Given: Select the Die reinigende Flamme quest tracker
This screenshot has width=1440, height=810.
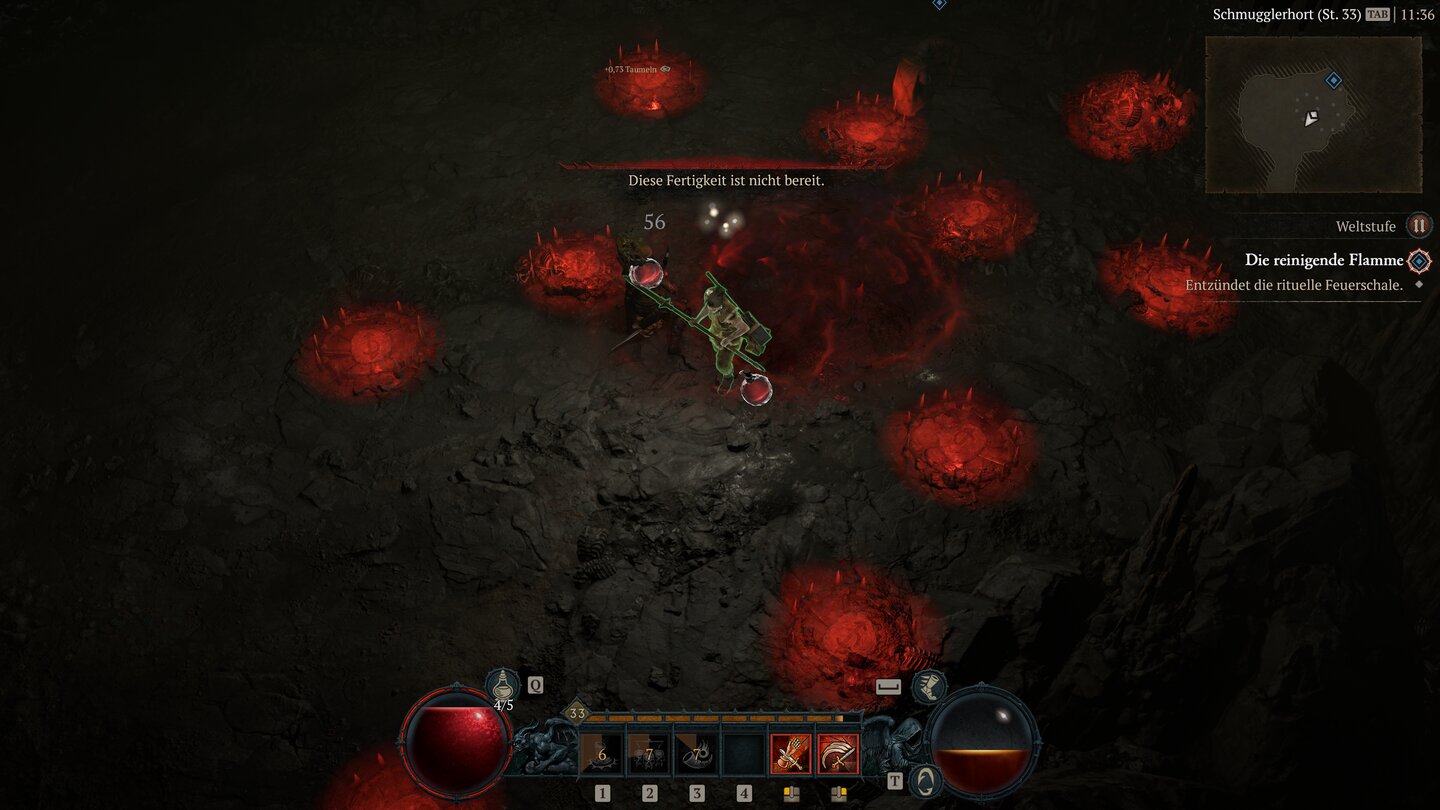Looking at the screenshot, I should (1323, 260).
